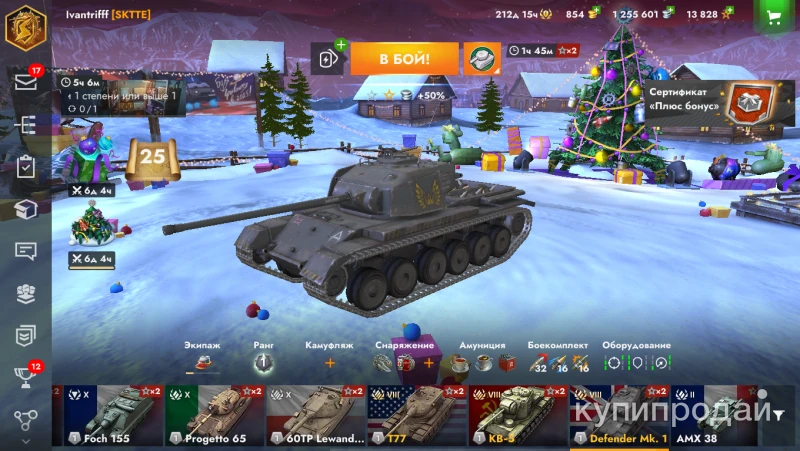Screen dimensions: 800x451
Task: Open the game mode selector tank icon
Action: (481, 58)
